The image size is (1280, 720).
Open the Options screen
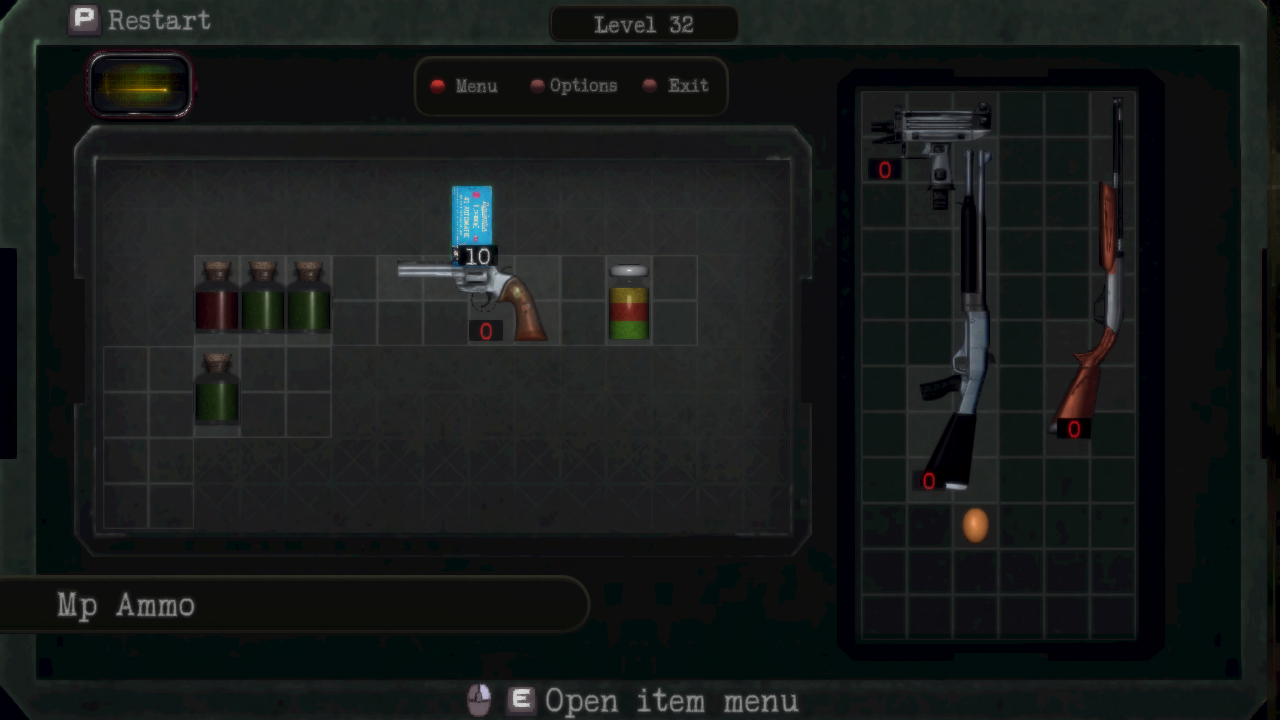(x=574, y=86)
